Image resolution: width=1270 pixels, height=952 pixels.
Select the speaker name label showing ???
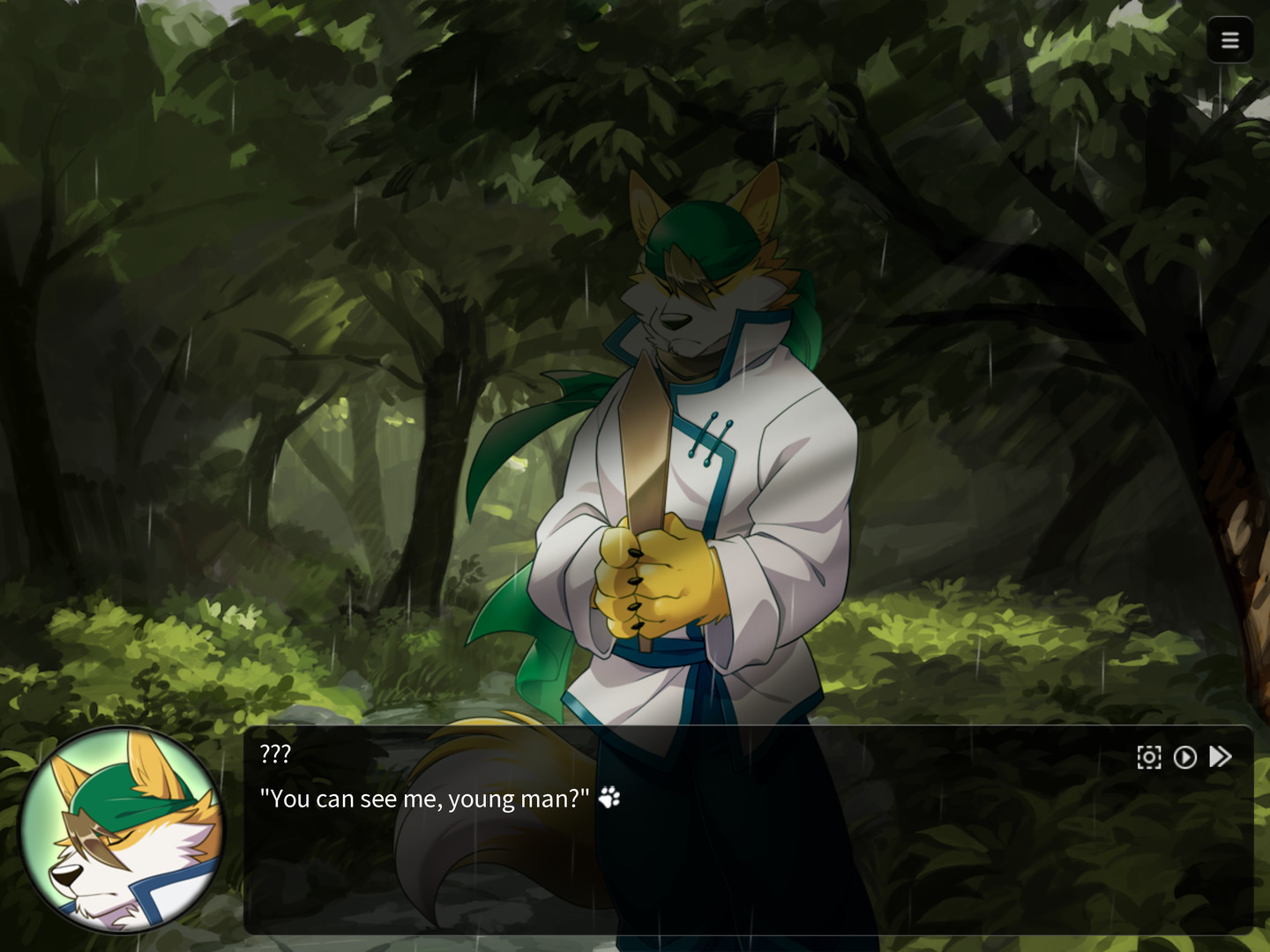click(x=273, y=754)
